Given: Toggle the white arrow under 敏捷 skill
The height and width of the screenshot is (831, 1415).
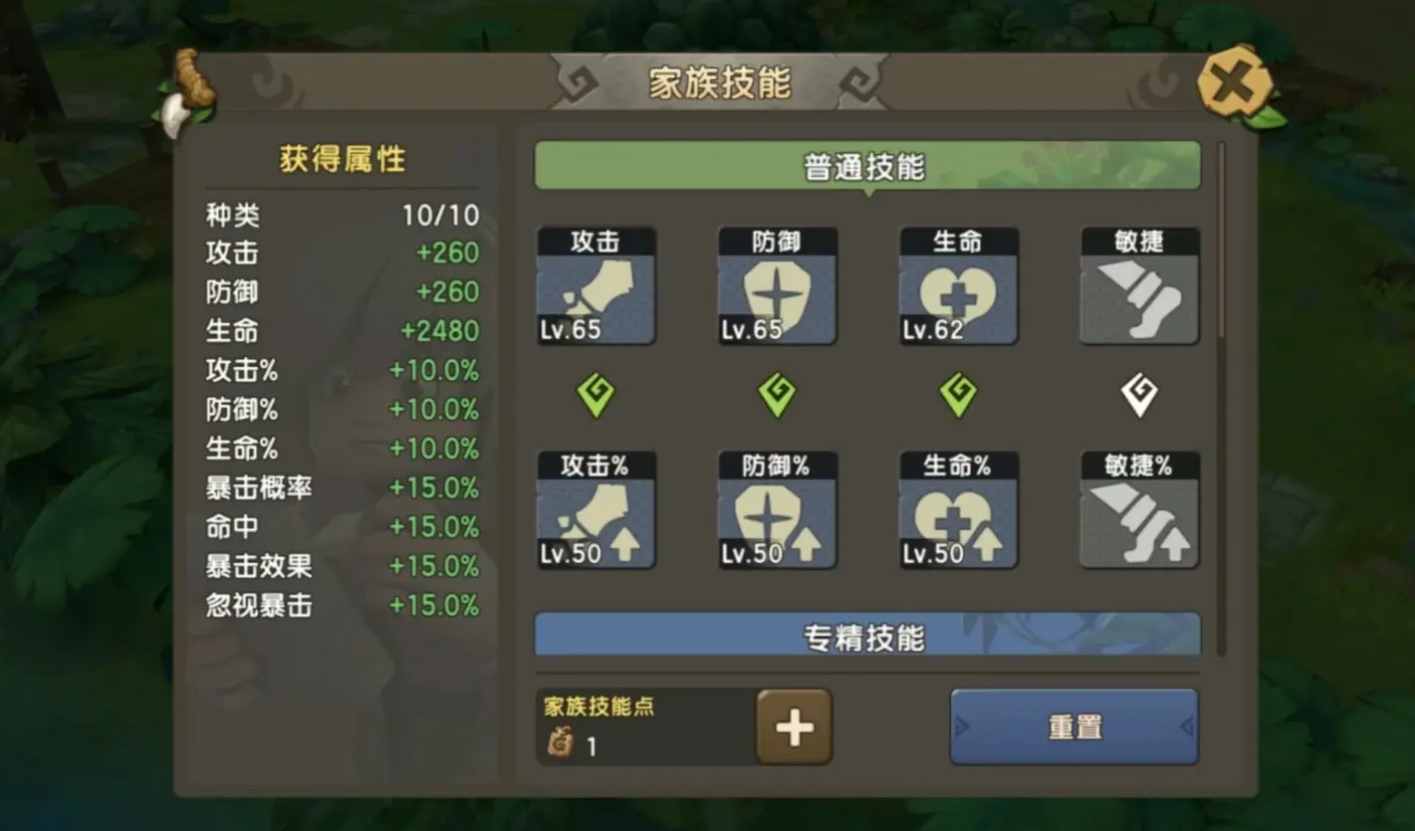Looking at the screenshot, I should pos(1139,394).
